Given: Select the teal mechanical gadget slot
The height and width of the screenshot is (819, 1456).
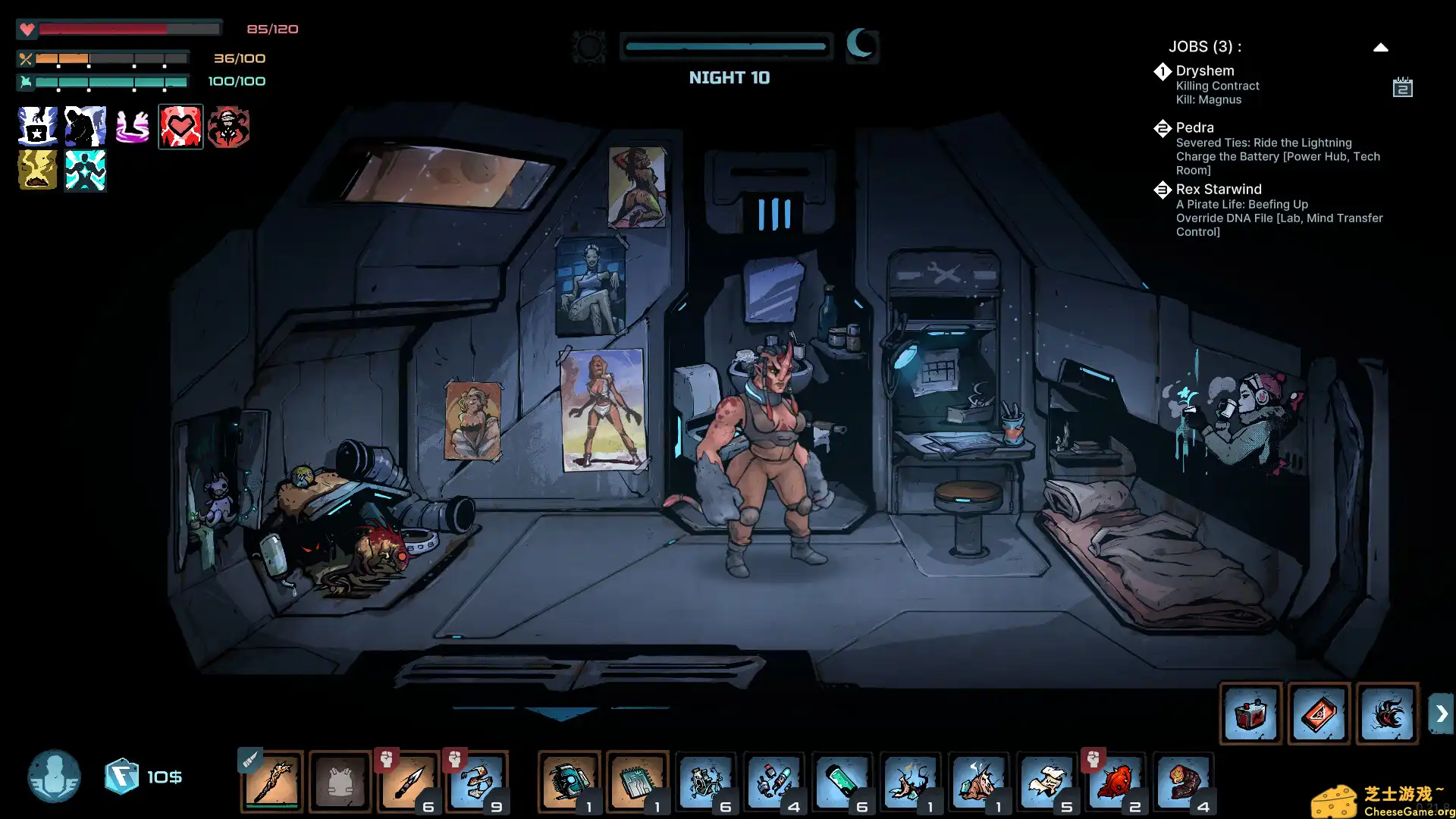Looking at the screenshot, I should 569,781.
